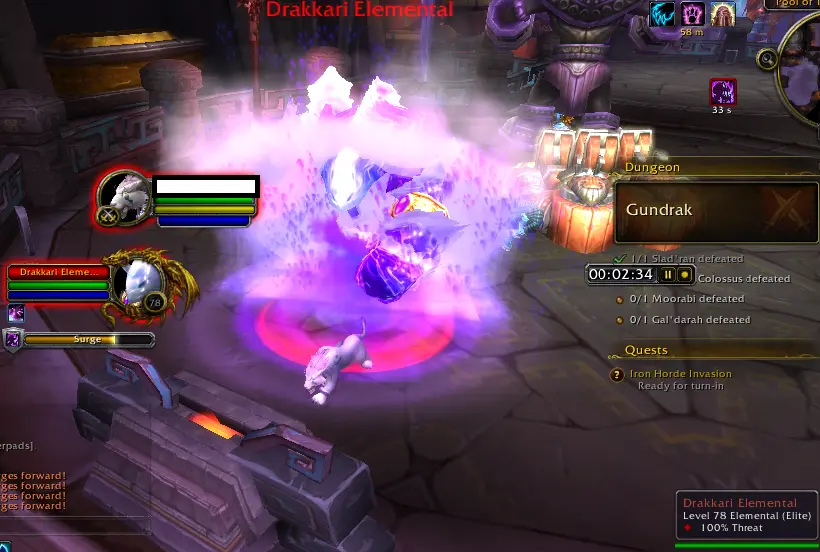The height and width of the screenshot is (552, 820).
Task: Click the minimap magnifying glass tracking button
Action: [x=767, y=59]
